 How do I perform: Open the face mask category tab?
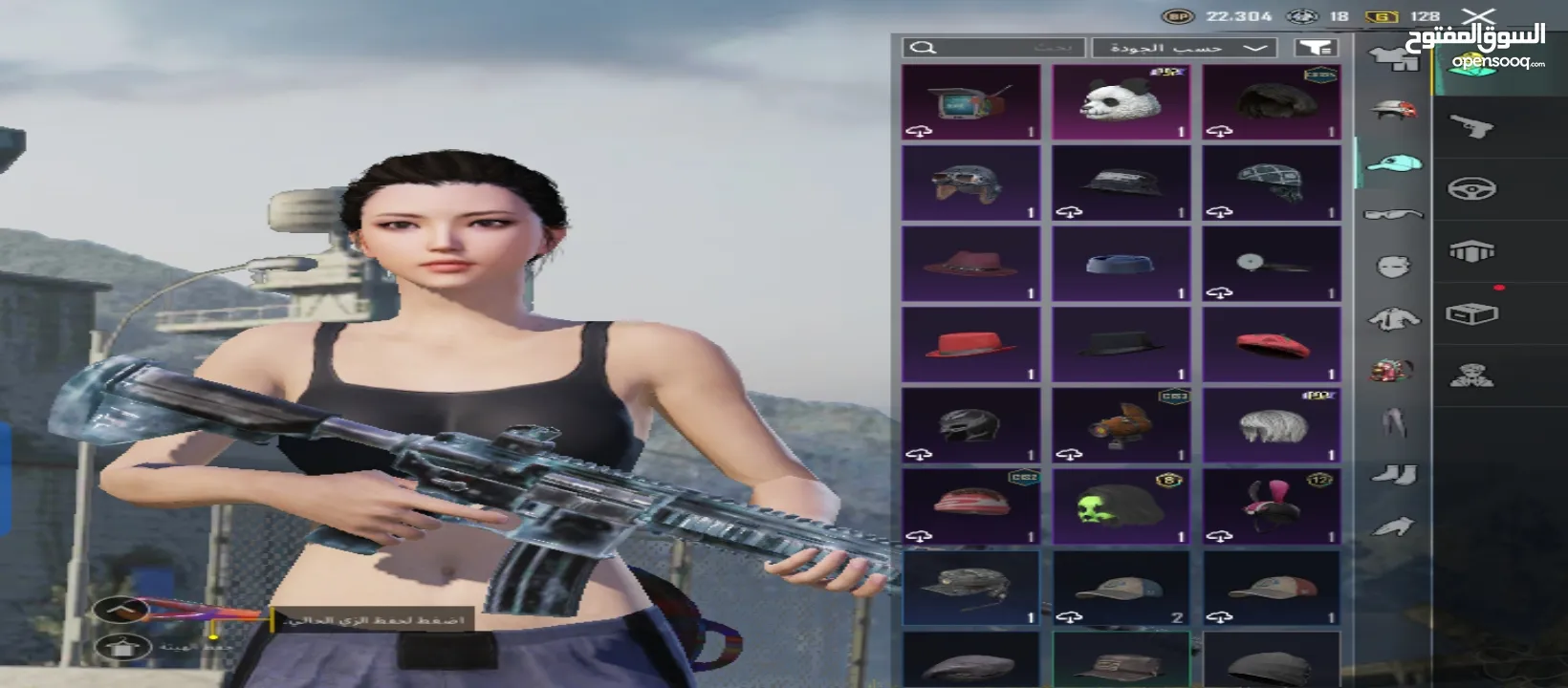pos(1394,267)
